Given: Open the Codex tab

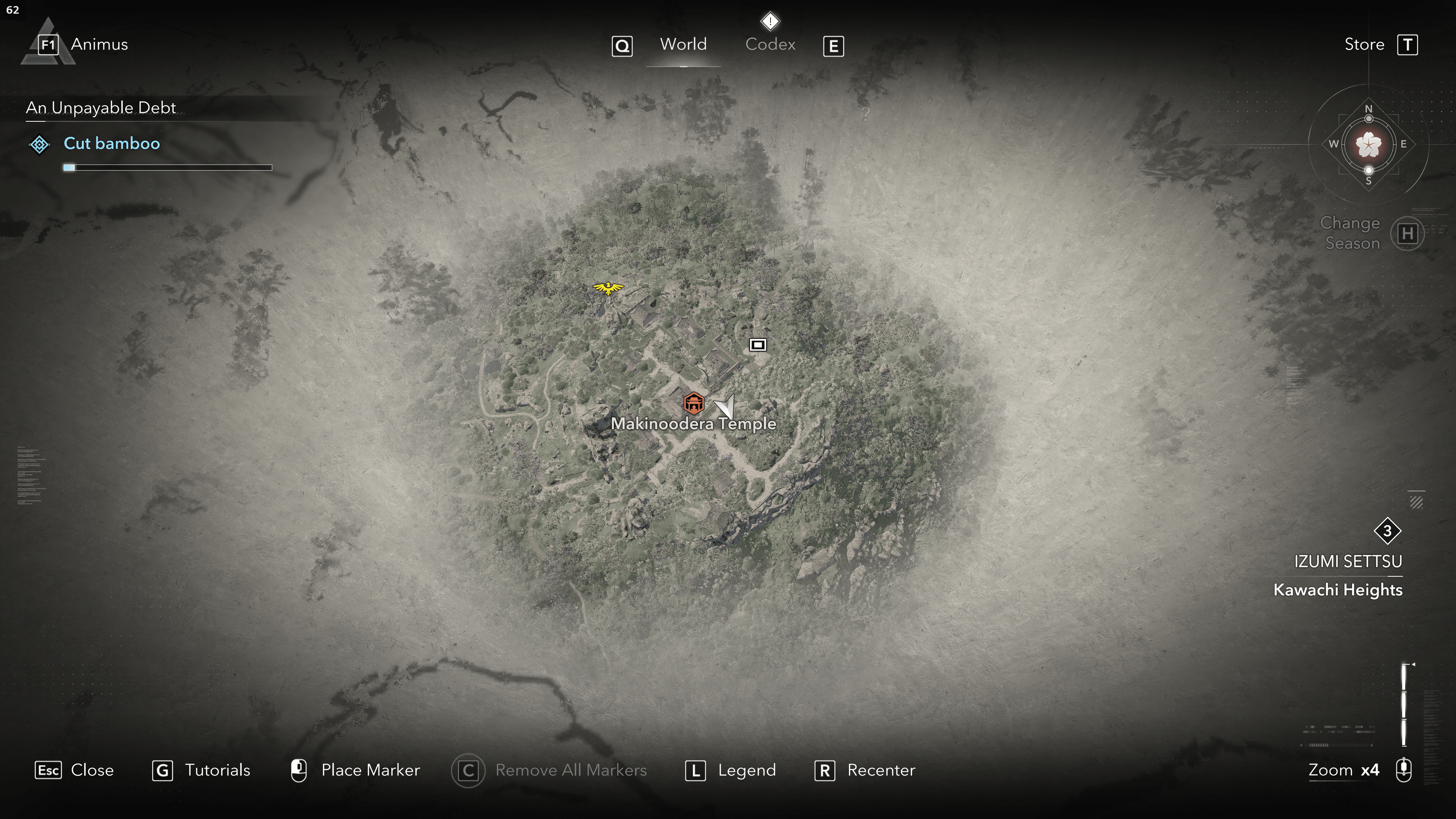Looking at the screenshot, I should (770, 45).
